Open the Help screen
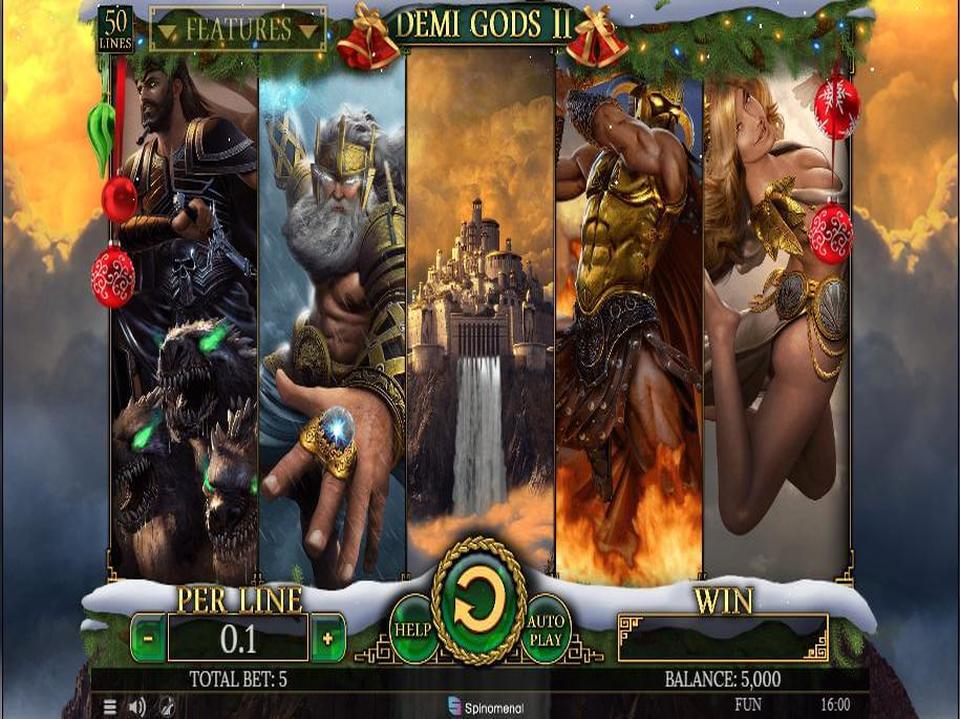The image size is (960, 719). click(412, 628)
